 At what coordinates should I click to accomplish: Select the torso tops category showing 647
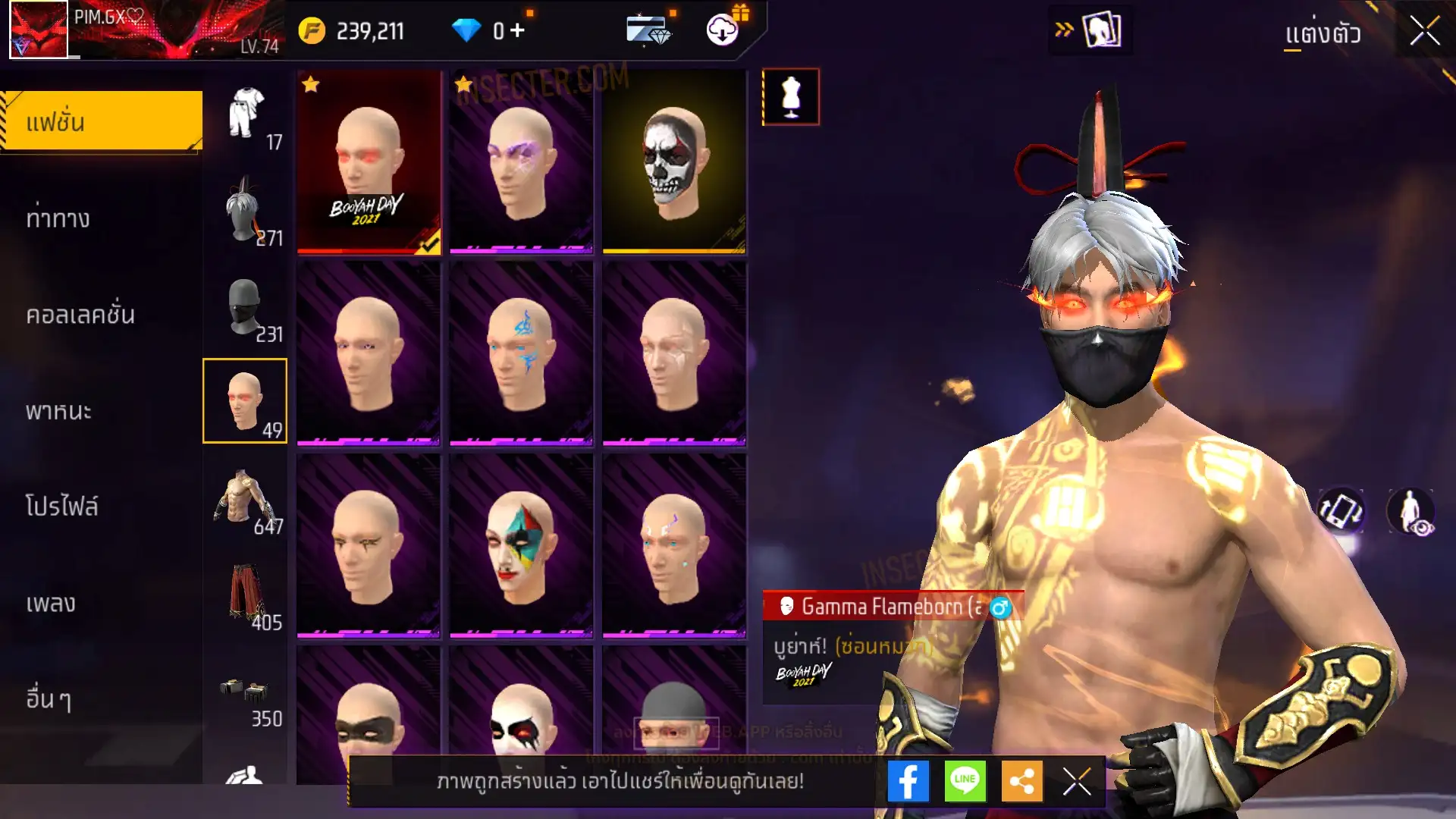coord(246,498)
